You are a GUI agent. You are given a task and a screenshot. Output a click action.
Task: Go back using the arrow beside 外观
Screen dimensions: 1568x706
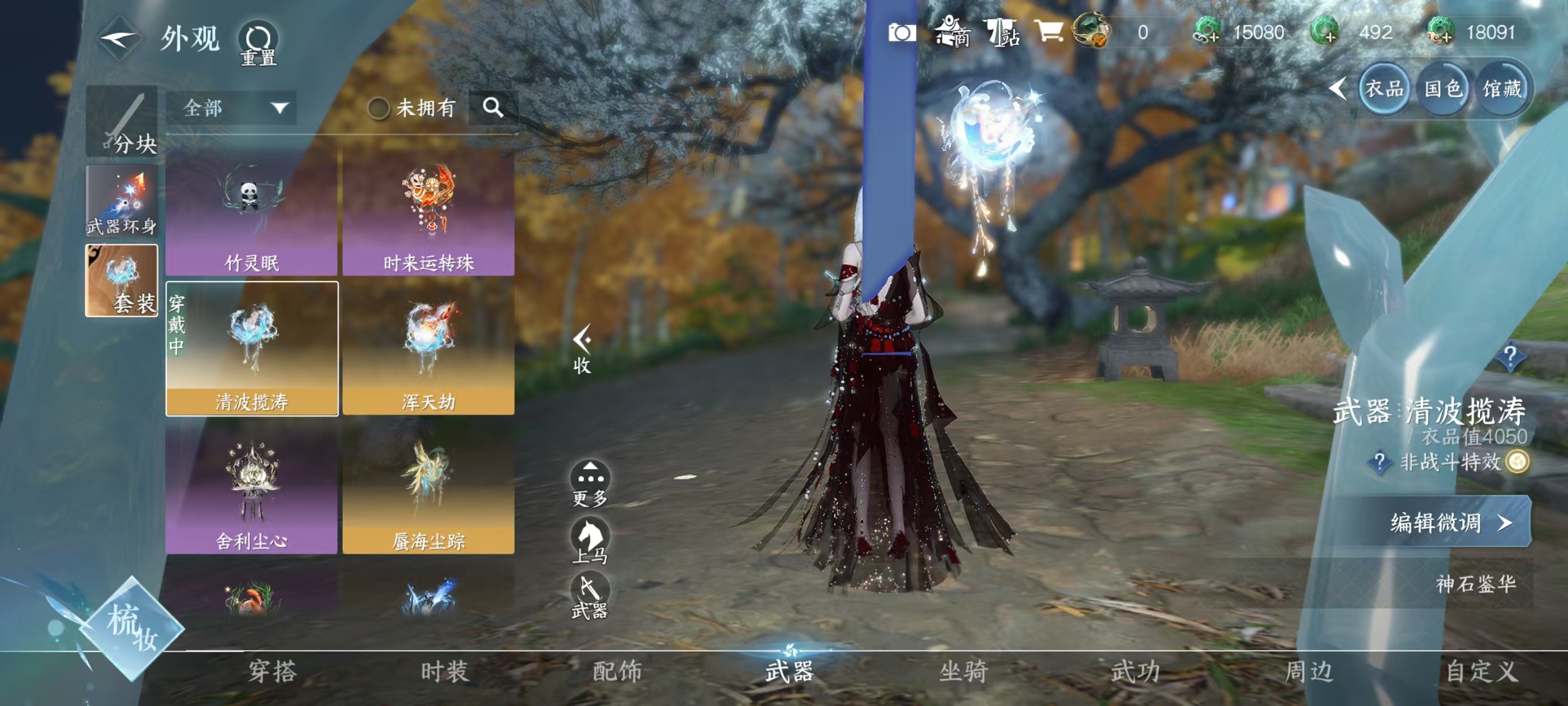click(120, 40)
